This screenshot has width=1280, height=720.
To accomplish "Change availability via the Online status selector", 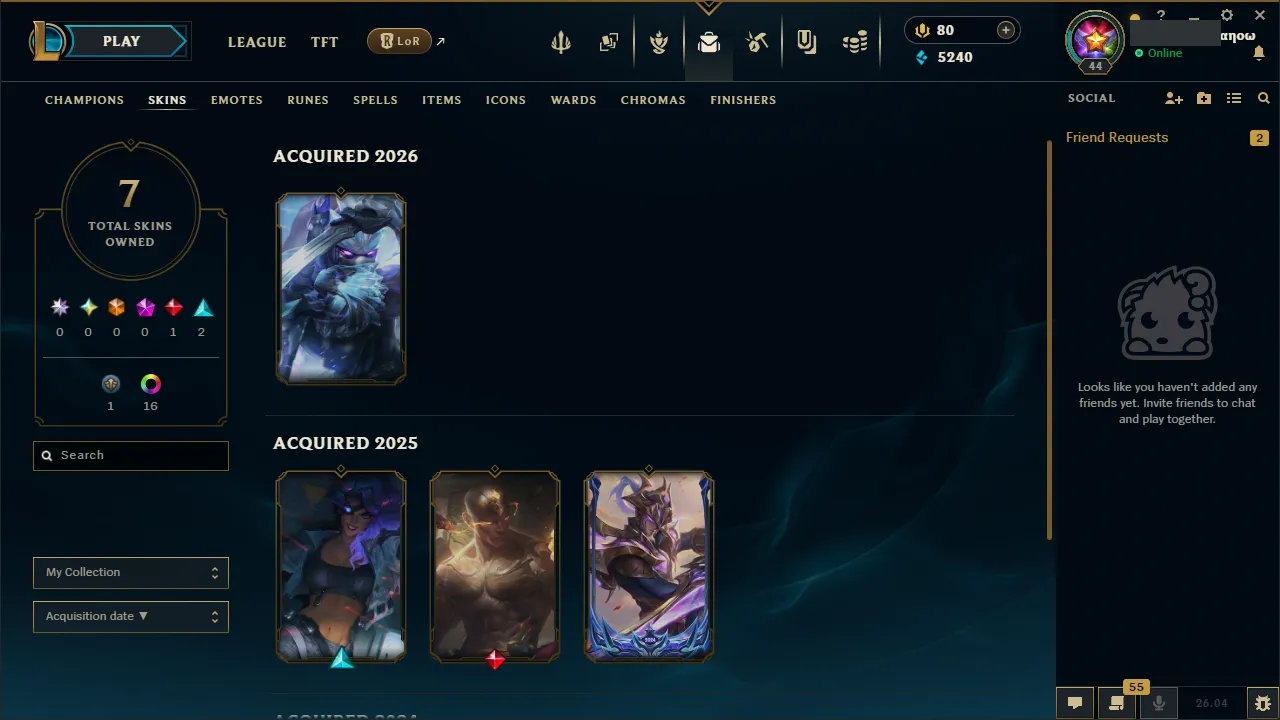I will [x=1164, y=53].
